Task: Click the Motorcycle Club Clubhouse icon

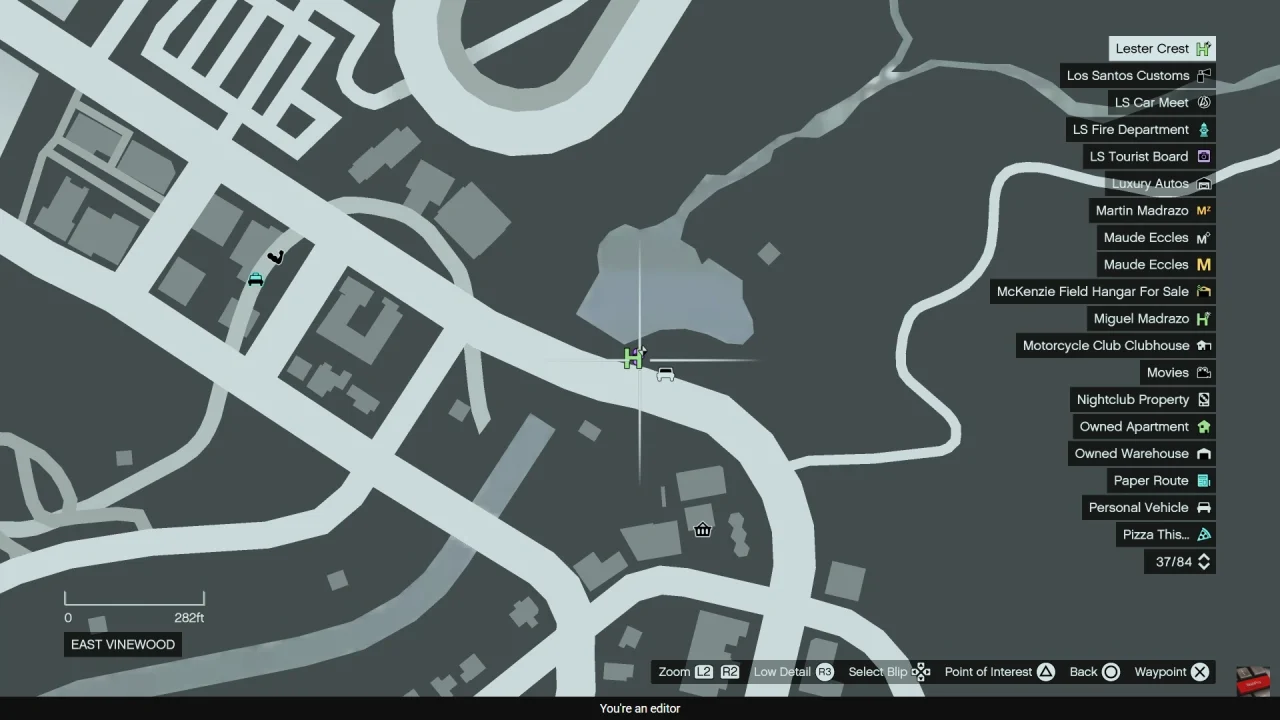Action: point(1203,345)
